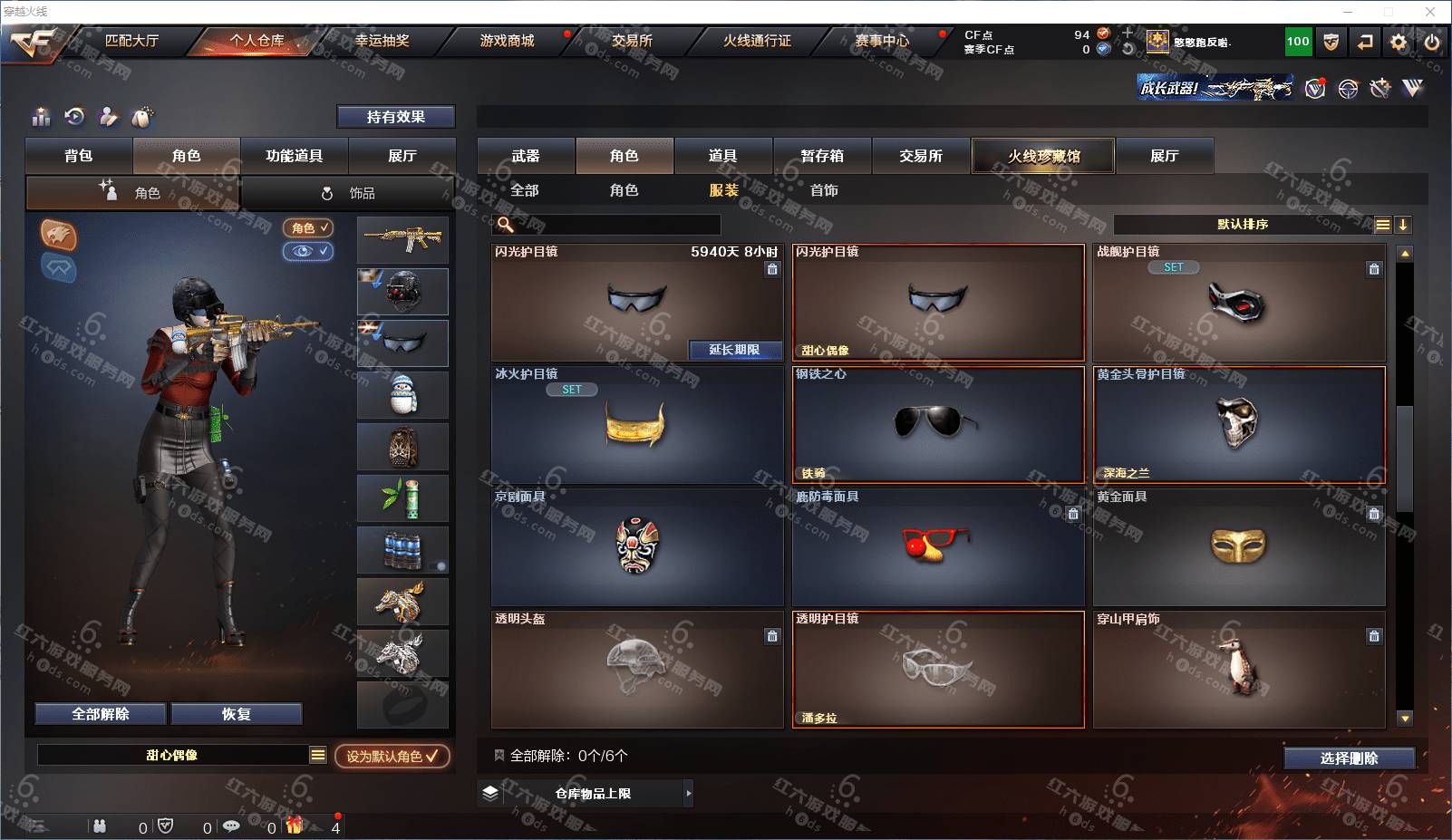This screenshot has height=840, width=1452.
Task: Open the 火线通行证 battle pass
Action: coord(757,41)
